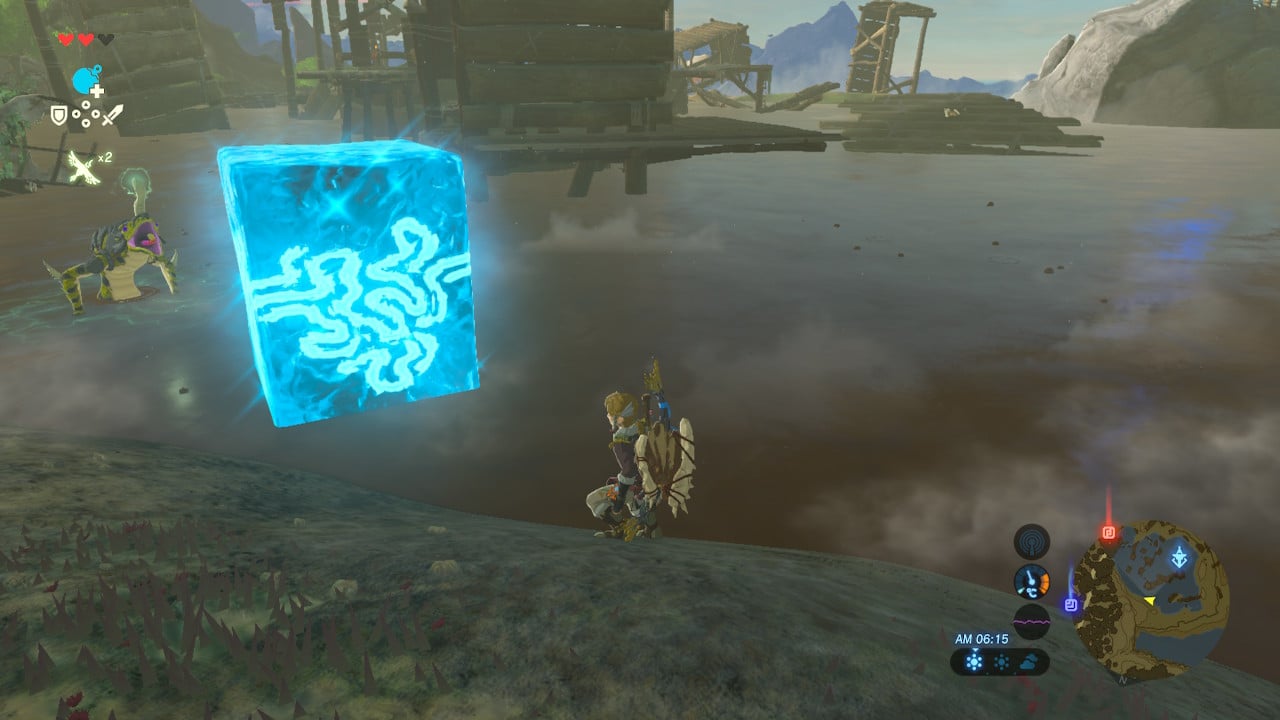The height and width of the screenshot is (720, 1280).
Task: Click the AM 06:15 time display
Action: point(982,639)
